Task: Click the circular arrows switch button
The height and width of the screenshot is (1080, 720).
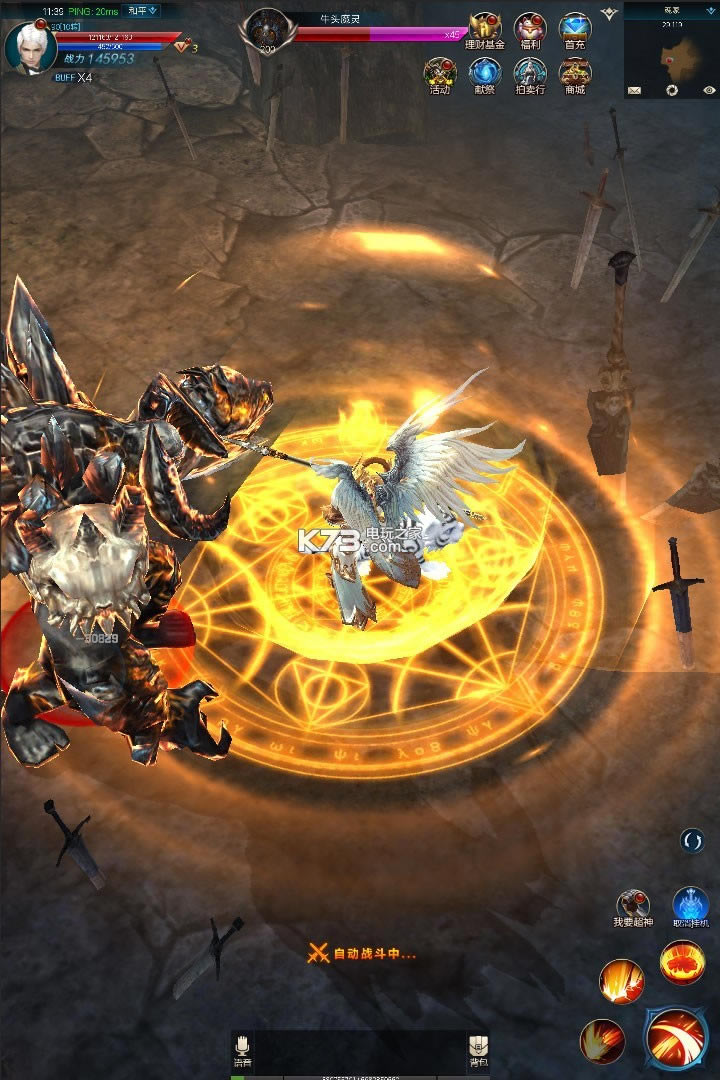Action: click(x=692, y=841)
